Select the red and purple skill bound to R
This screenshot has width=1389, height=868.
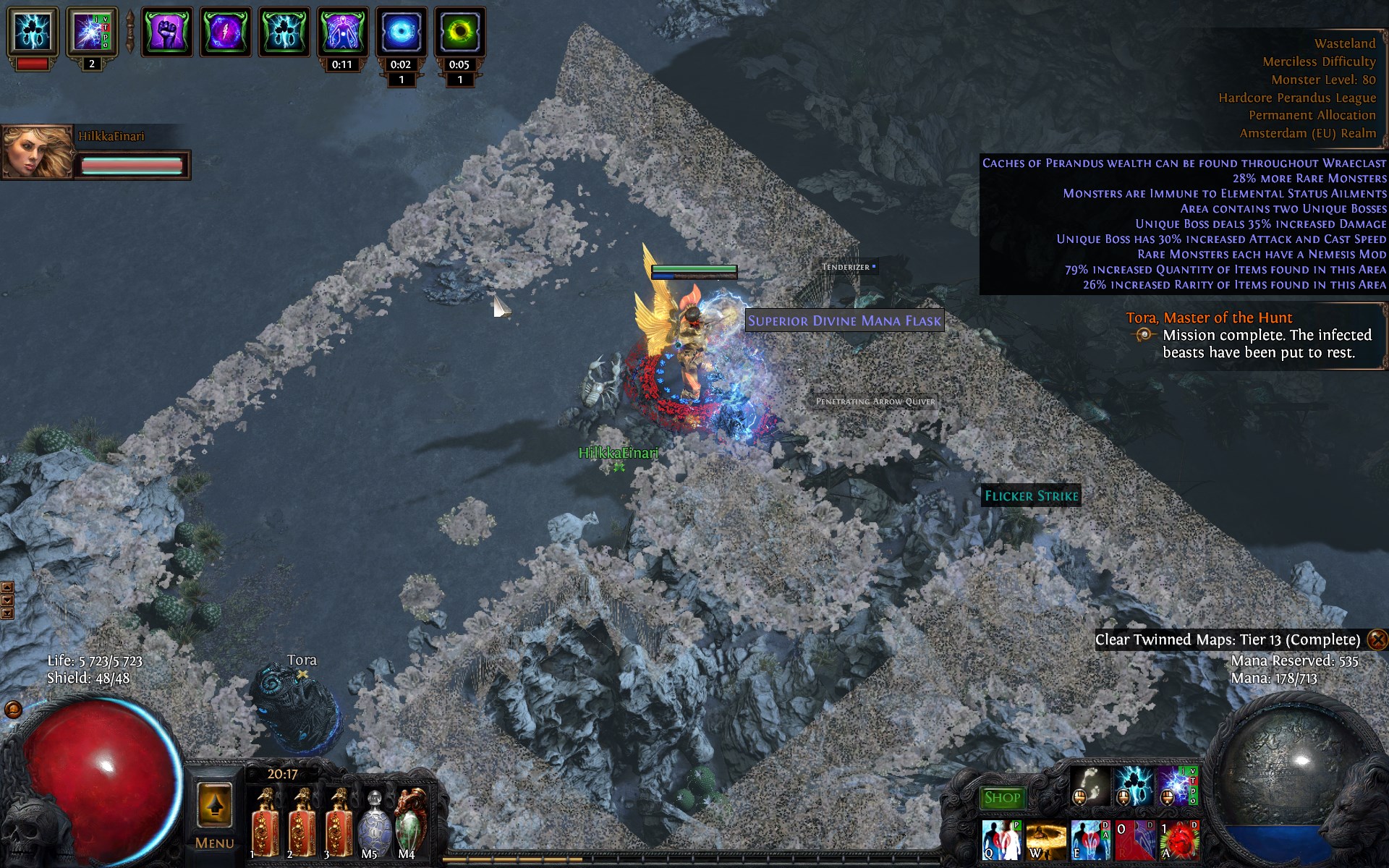click(x=1135, y=840)
